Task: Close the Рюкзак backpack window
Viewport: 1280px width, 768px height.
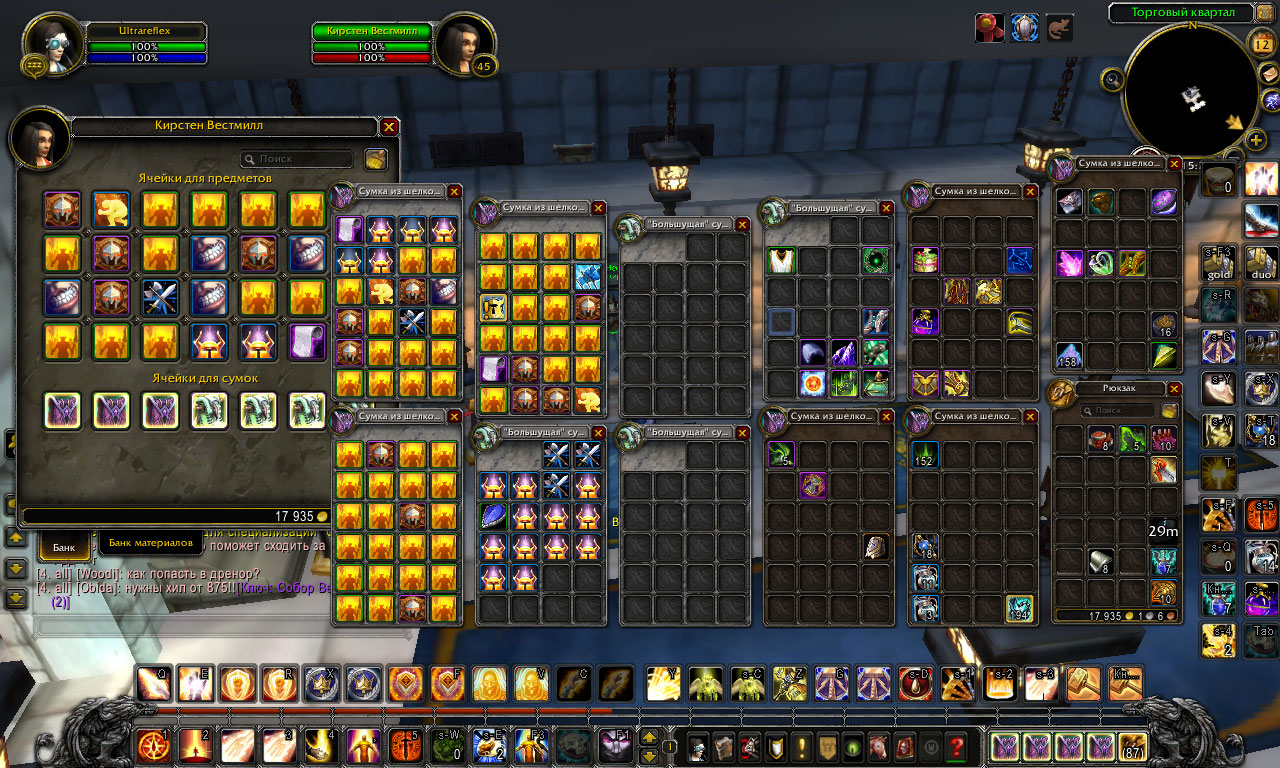Action: pos(1174,389)
